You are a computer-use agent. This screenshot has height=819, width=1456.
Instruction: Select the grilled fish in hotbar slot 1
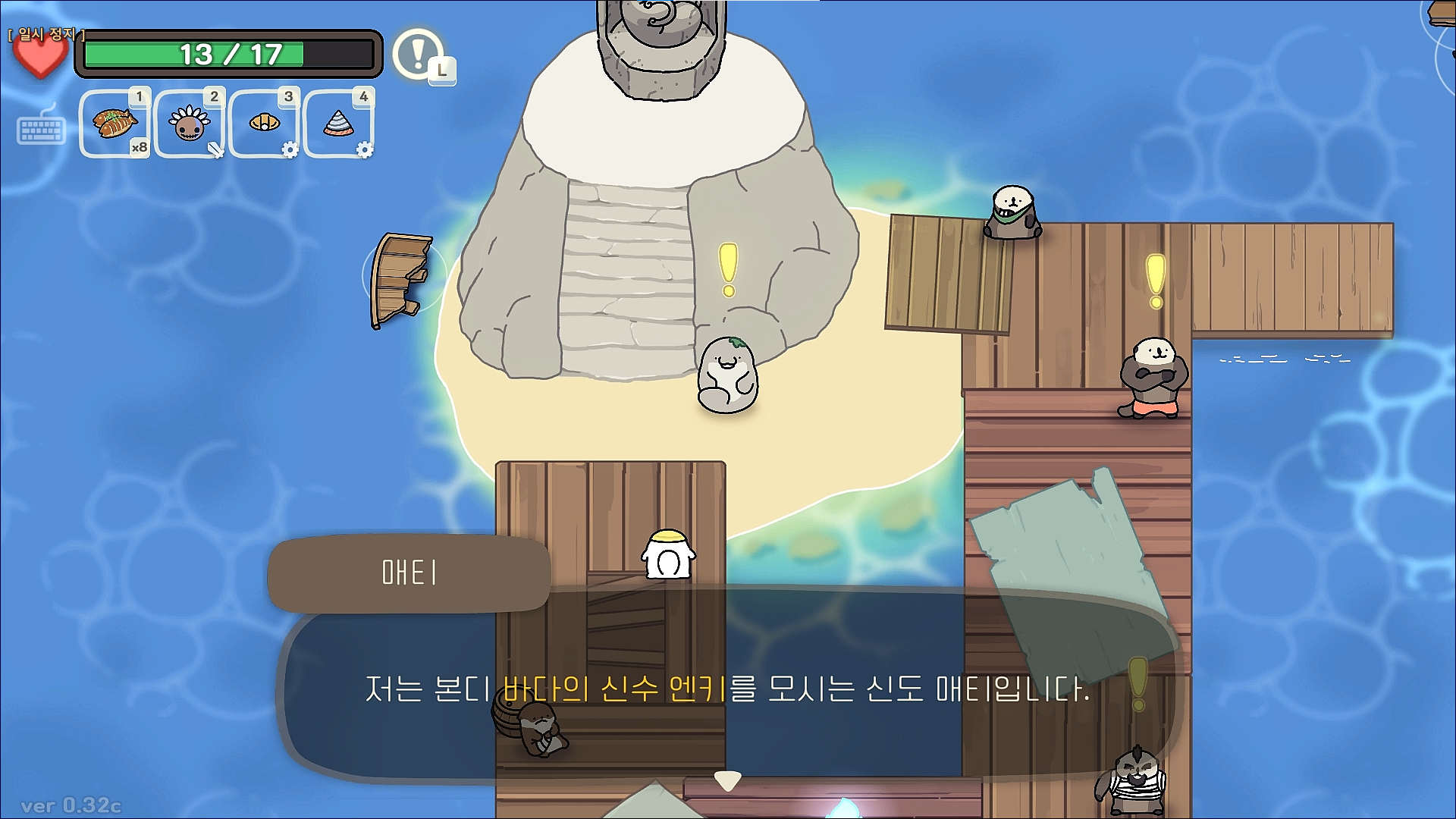(114, 124)
